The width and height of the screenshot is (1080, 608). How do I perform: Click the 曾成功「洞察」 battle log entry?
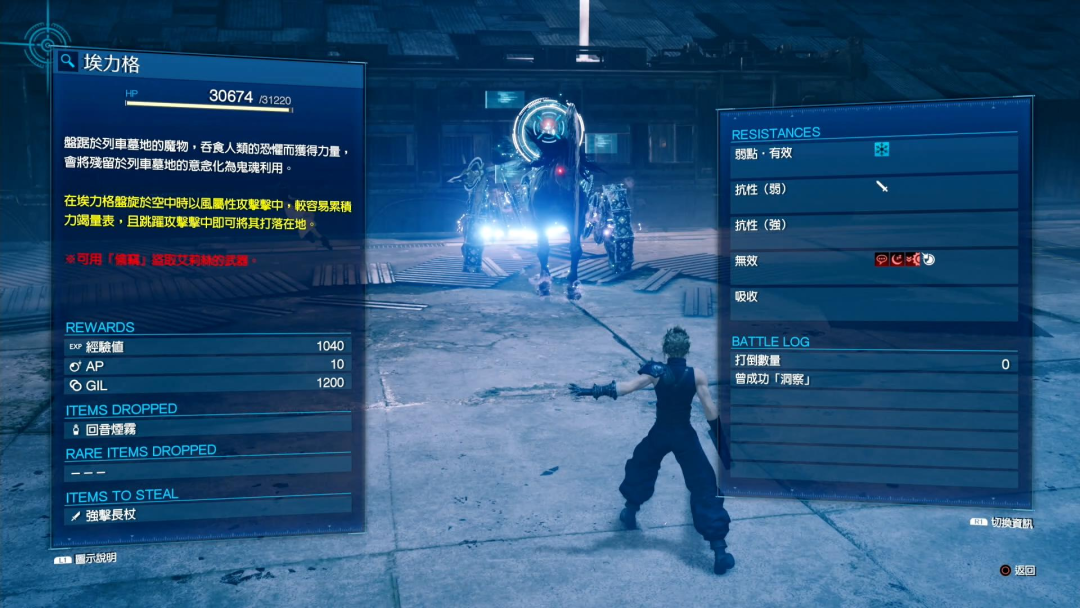pos(874,380)
